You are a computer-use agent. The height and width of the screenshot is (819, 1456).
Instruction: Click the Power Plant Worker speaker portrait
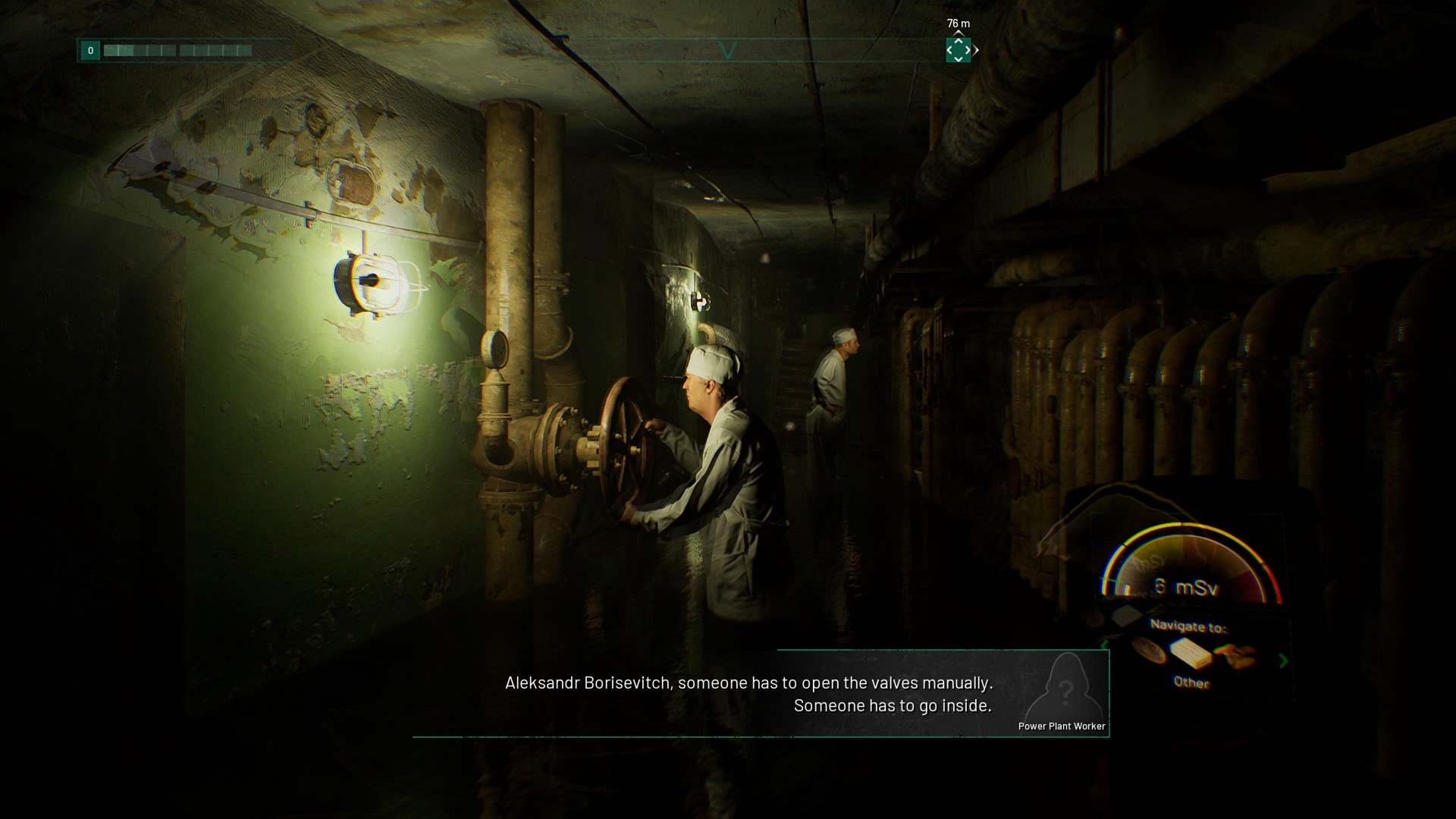[x=1065, y=689]
